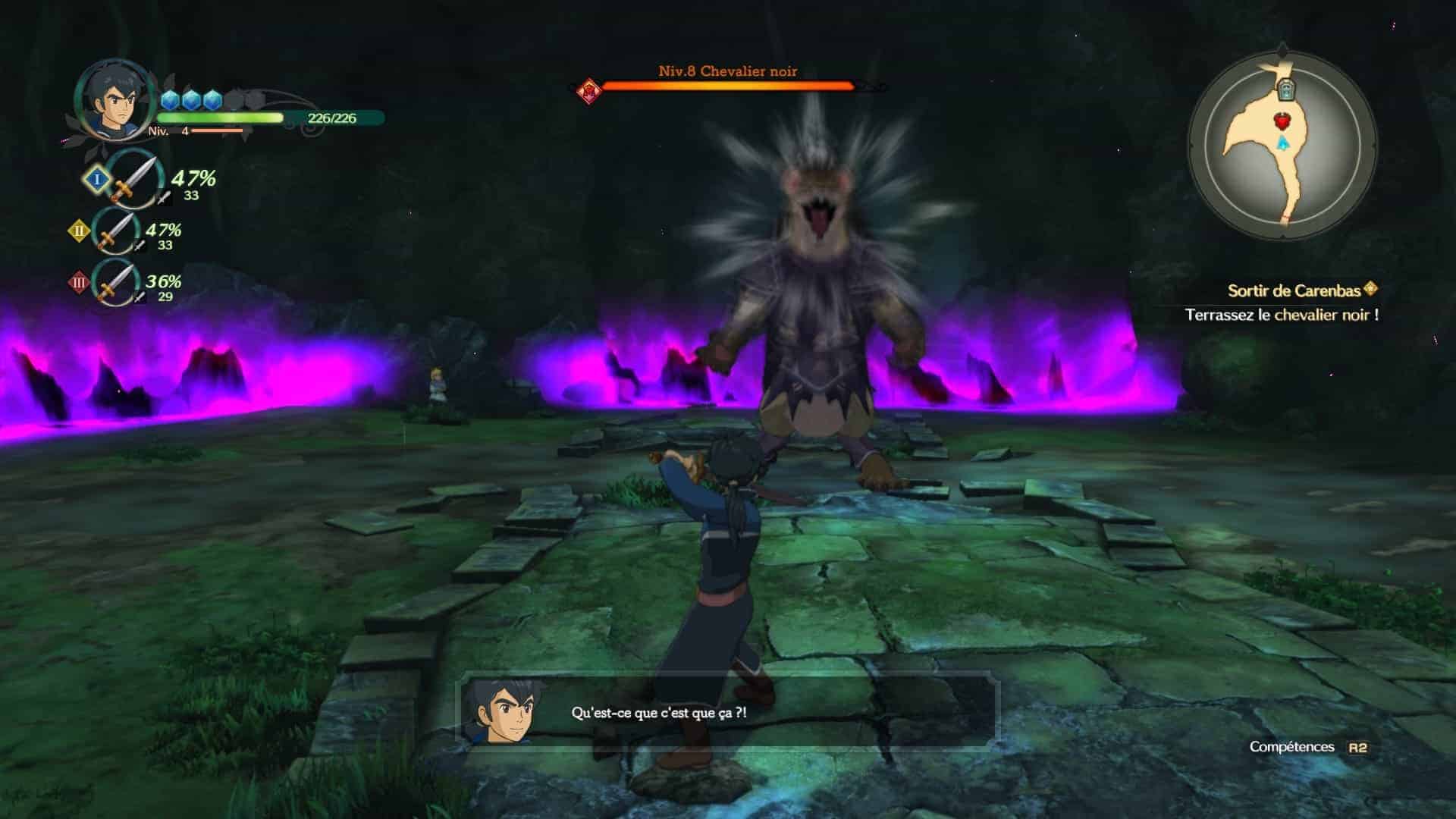Advance the dialogue box text
The height and width of the screenshot is (819, 1456).
coord(726,713)
